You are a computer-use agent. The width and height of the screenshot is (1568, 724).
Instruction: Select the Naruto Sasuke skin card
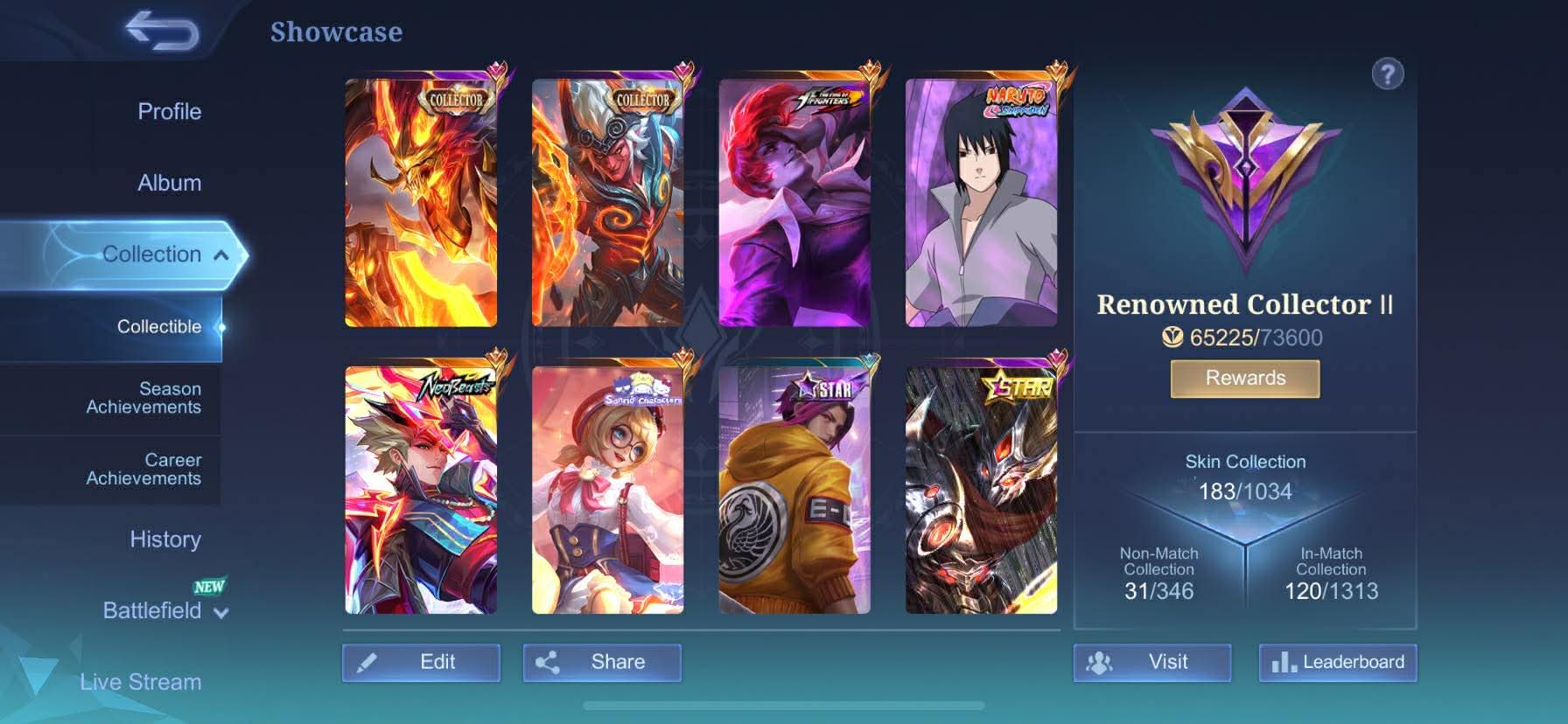pos(981,203)
